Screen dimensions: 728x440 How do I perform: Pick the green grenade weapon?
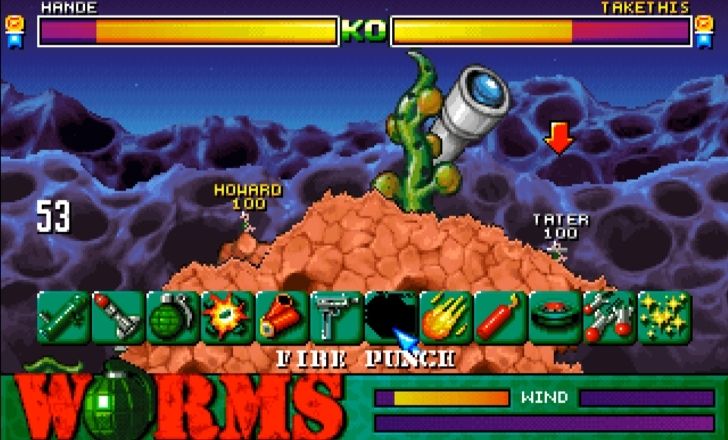coord(173,316)
